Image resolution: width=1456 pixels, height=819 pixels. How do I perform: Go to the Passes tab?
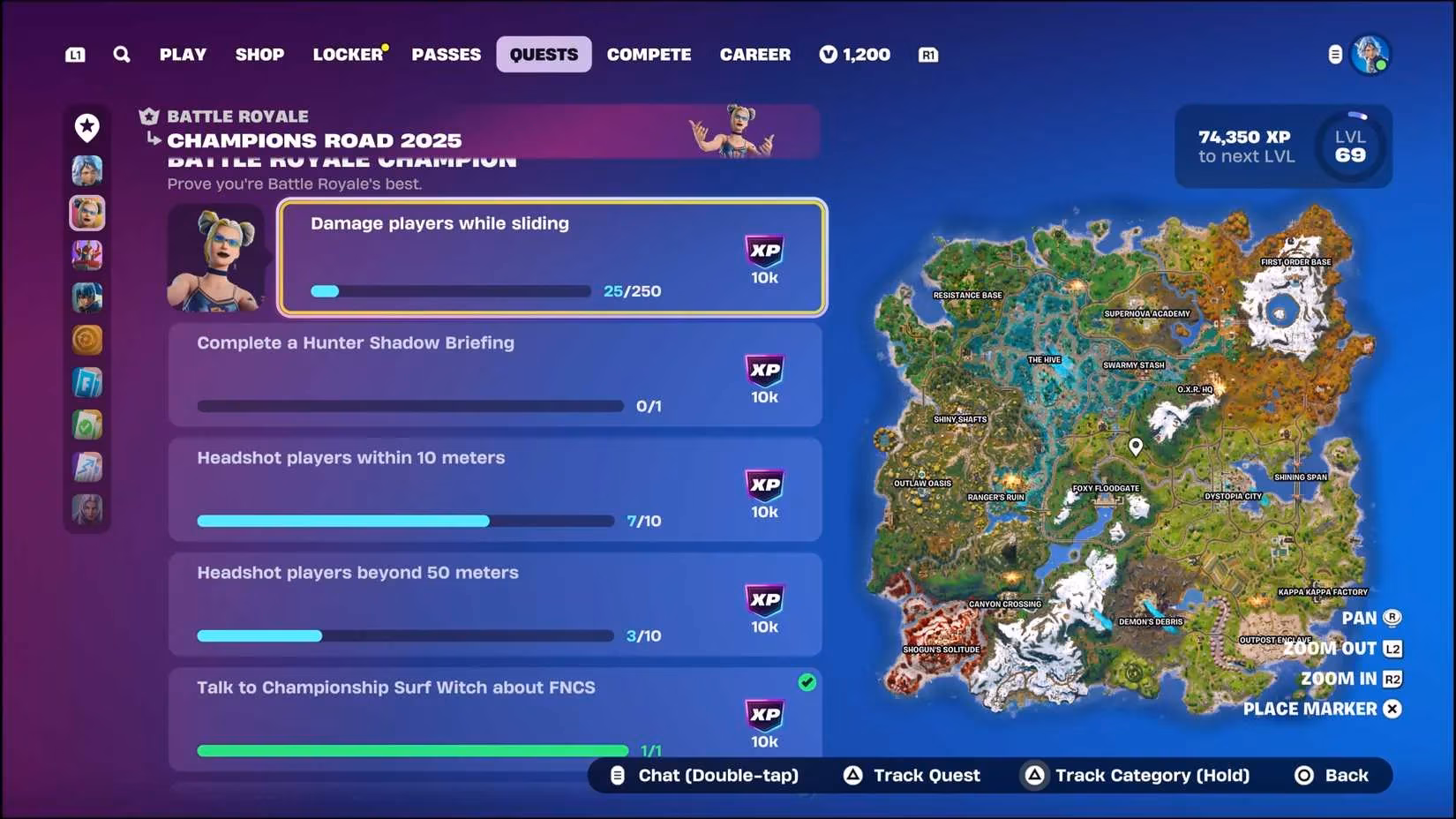click(446, 55)
